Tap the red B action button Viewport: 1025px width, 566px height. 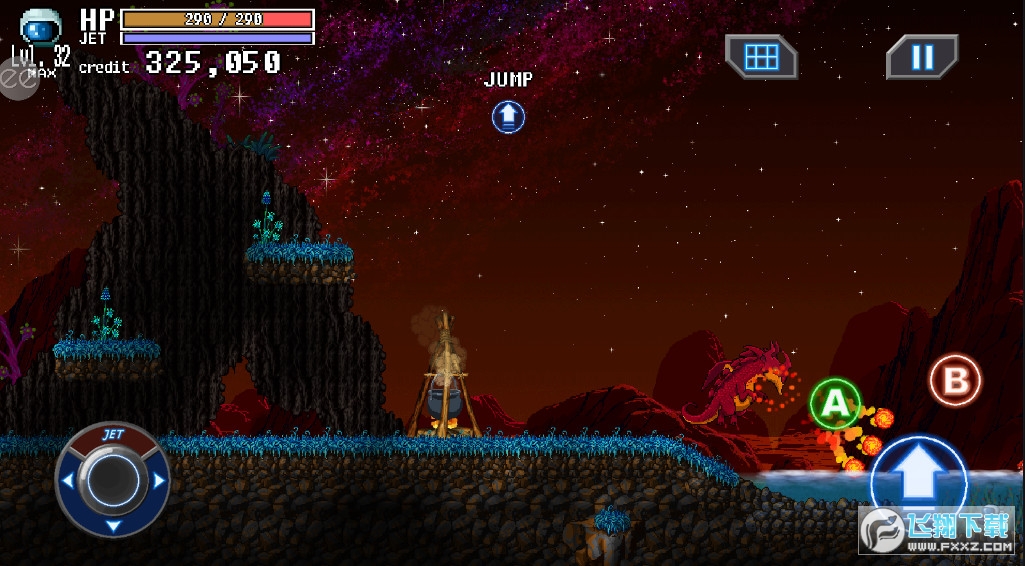pos(955,380)
